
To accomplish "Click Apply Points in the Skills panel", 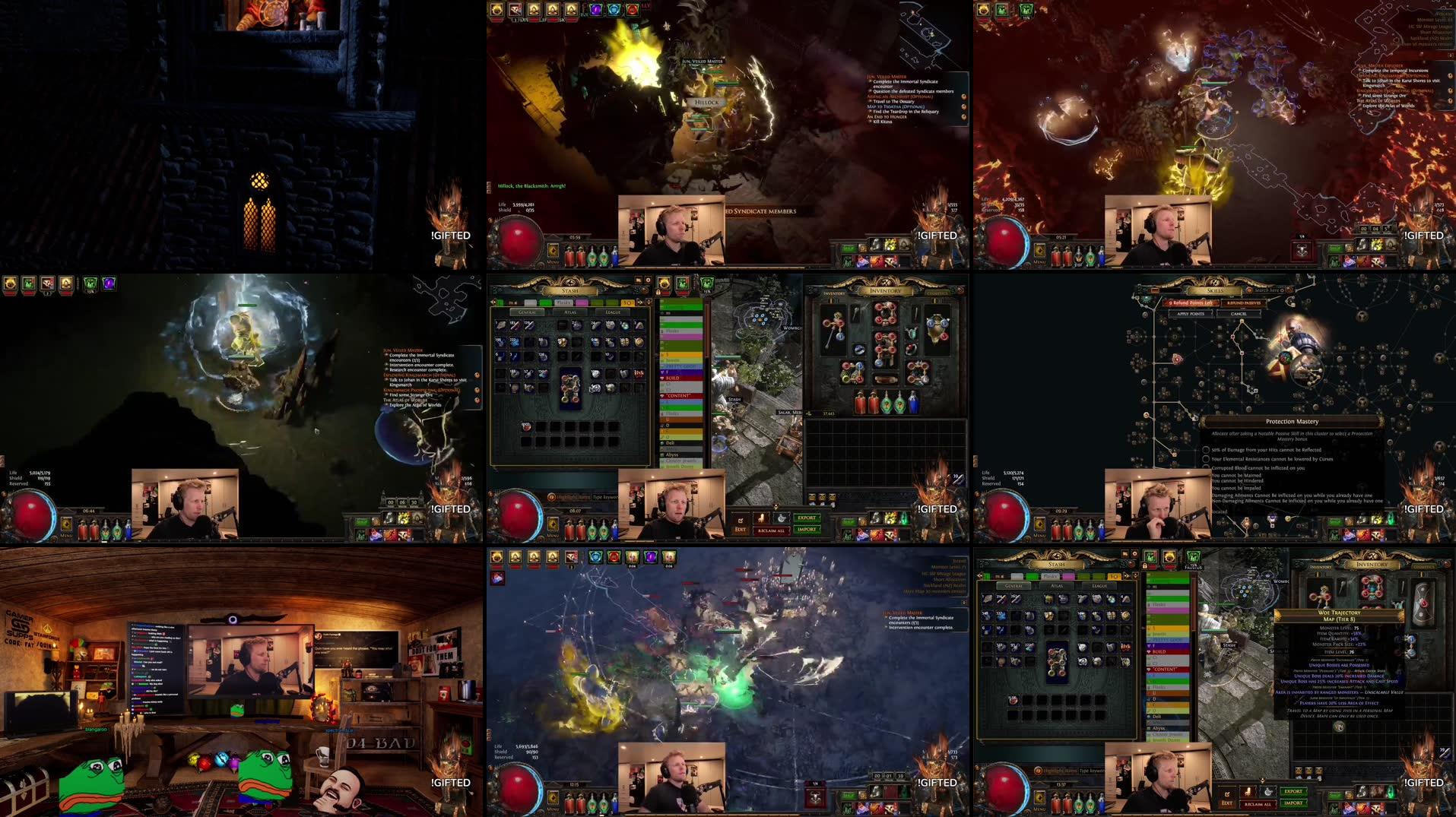I will 1191,314.
